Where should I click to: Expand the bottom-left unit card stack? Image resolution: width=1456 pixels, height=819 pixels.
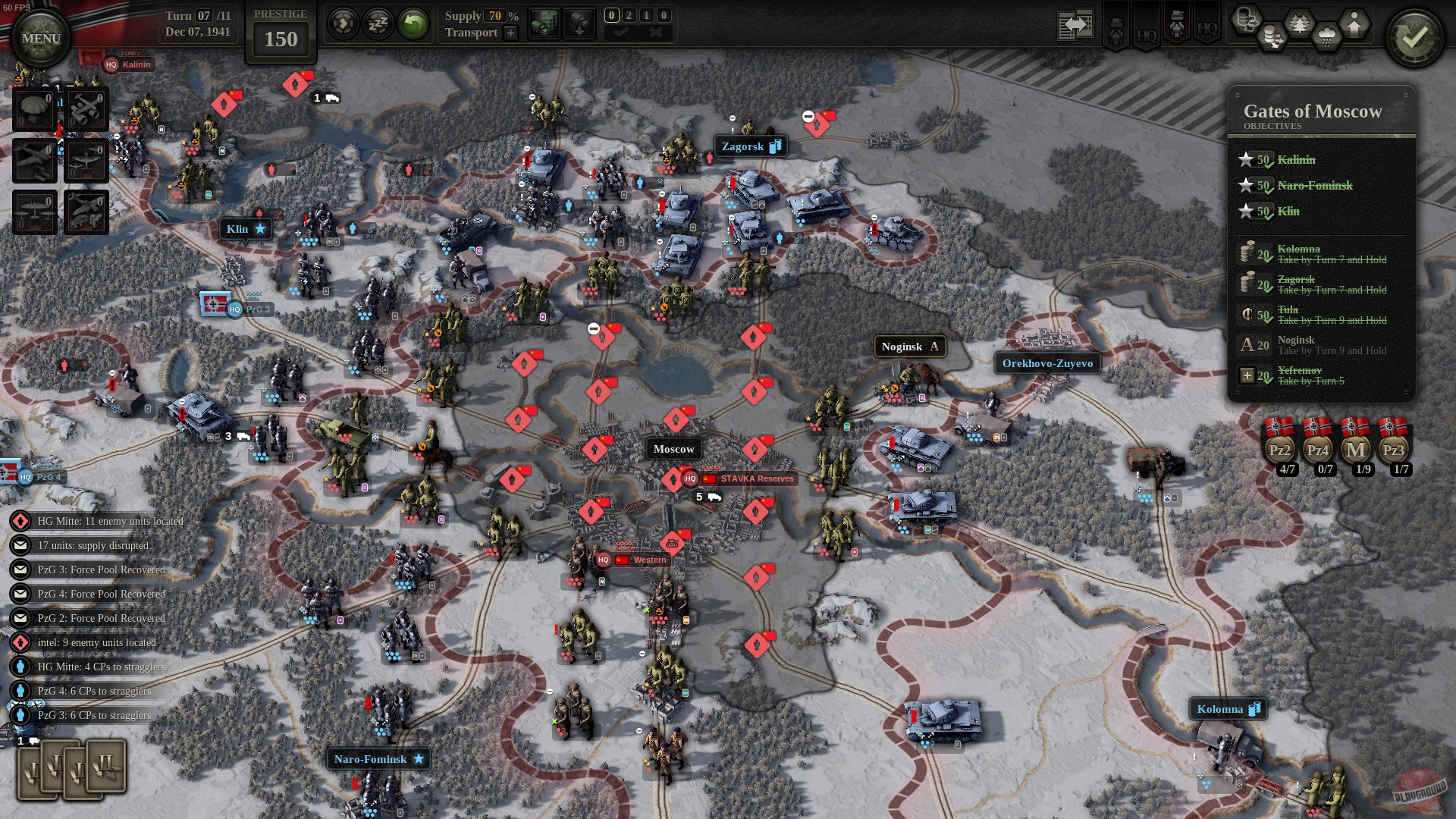[72, 770]
